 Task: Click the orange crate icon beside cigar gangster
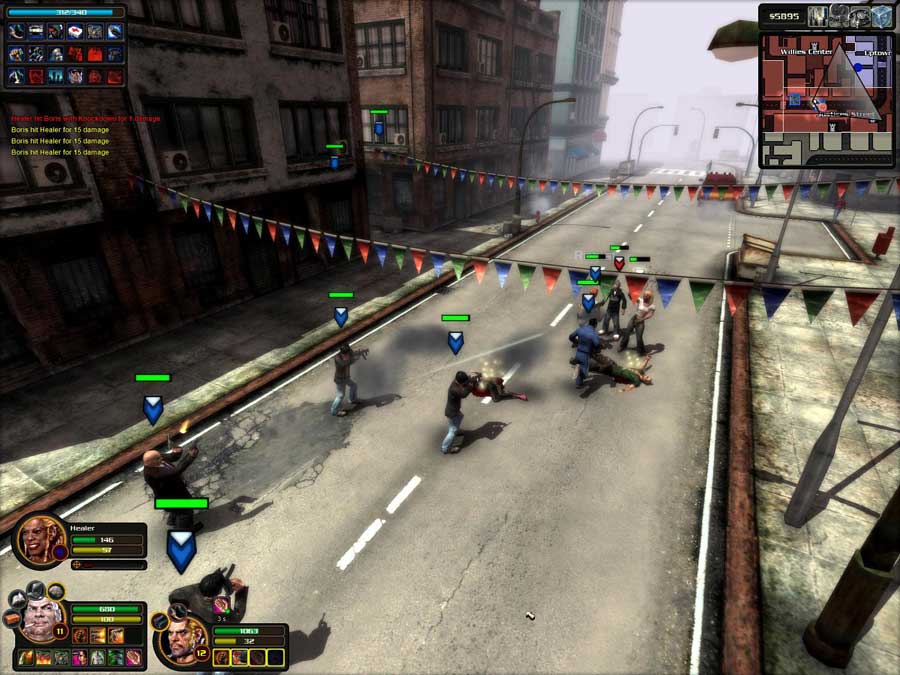coord(11,617)
